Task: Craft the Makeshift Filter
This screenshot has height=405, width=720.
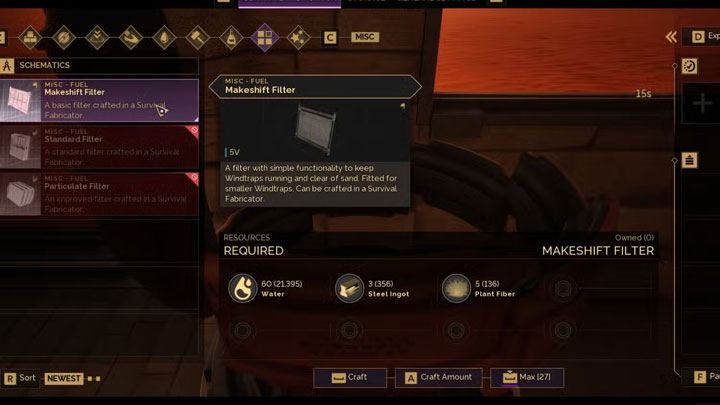Action: [x=350, y=377]
